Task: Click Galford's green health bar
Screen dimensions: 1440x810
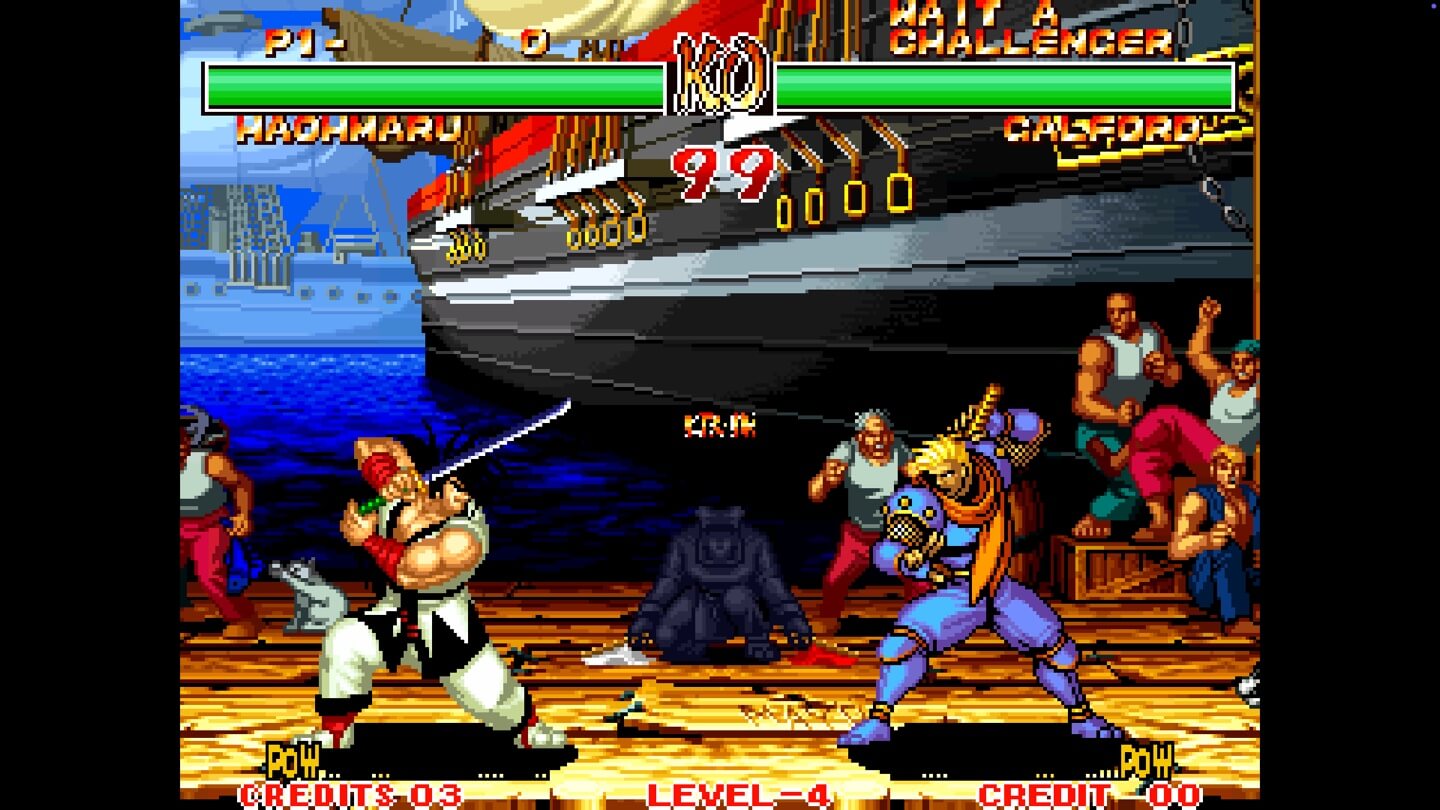Action: coord(1000,85)
